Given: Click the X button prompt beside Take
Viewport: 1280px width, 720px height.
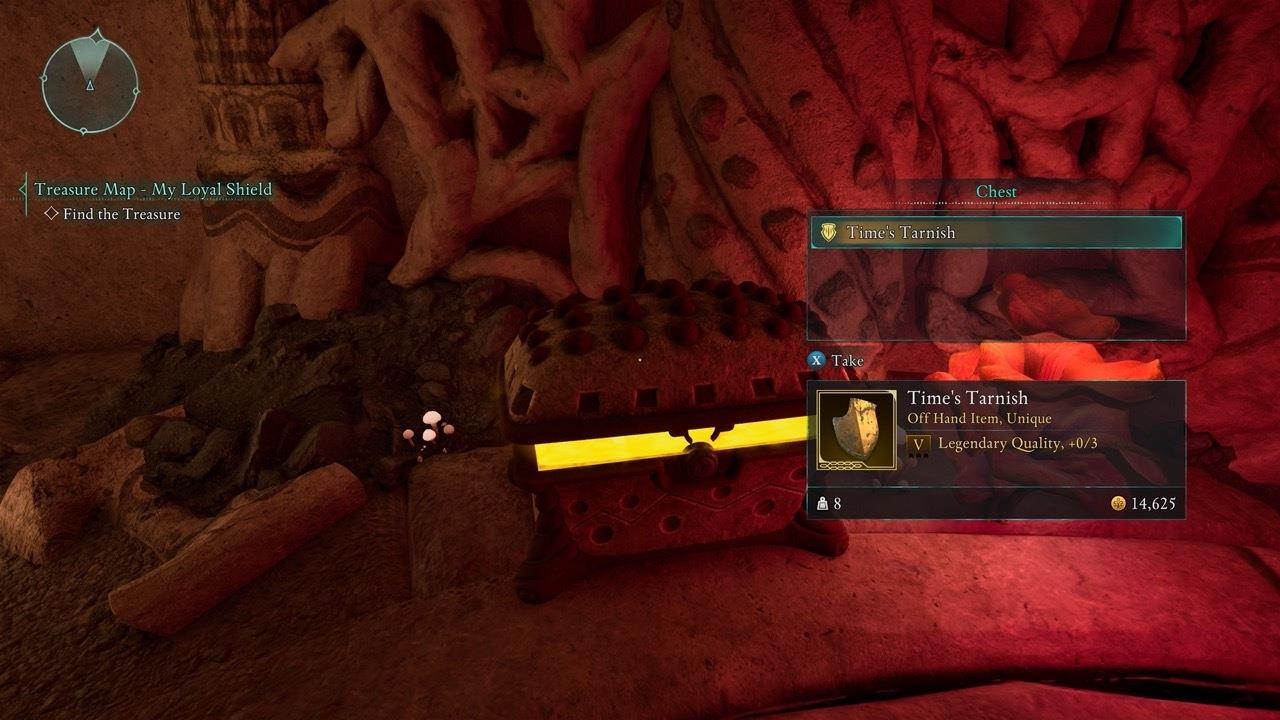Looking at the screenshot, I should click(818, 360).
